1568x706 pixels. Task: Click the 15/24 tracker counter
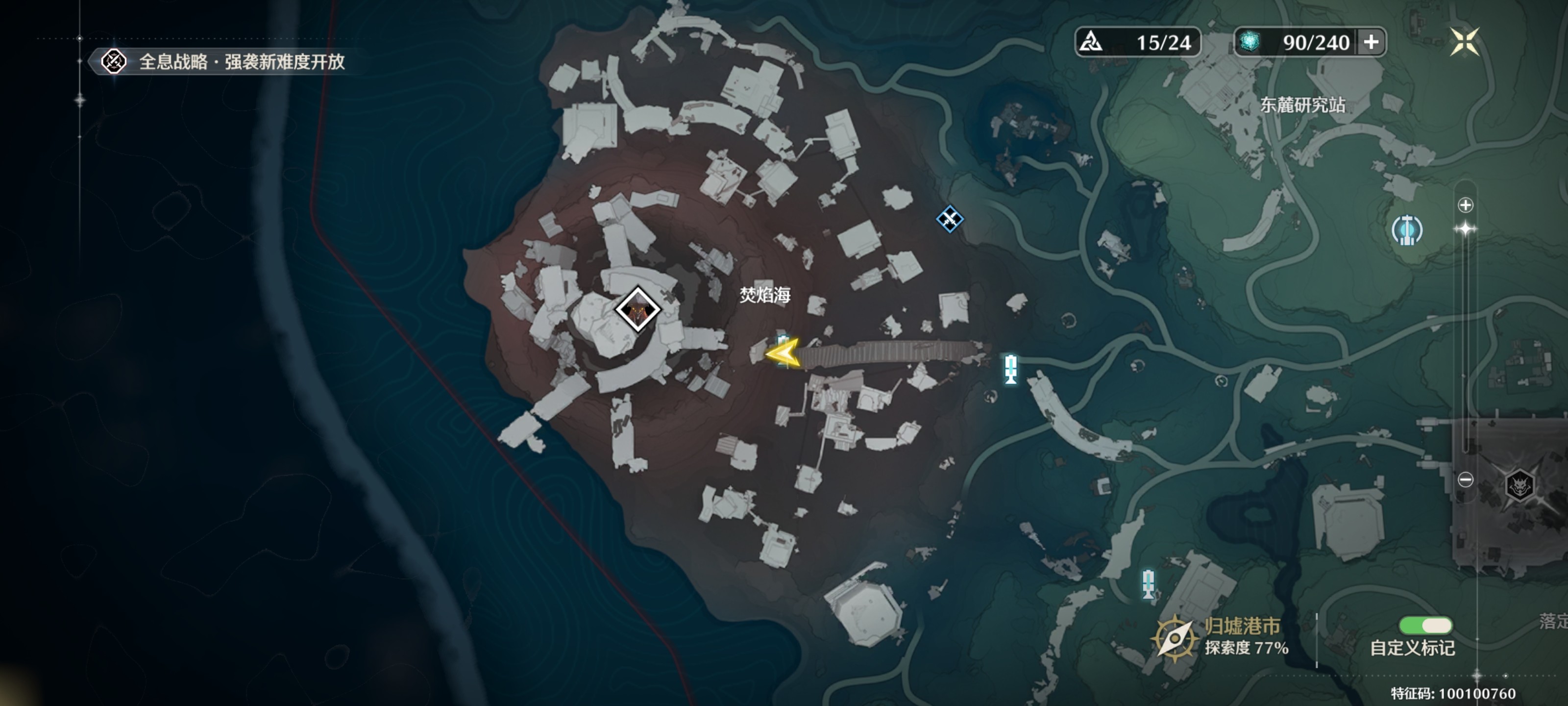pyautogui.click(x=1138, y=42)
